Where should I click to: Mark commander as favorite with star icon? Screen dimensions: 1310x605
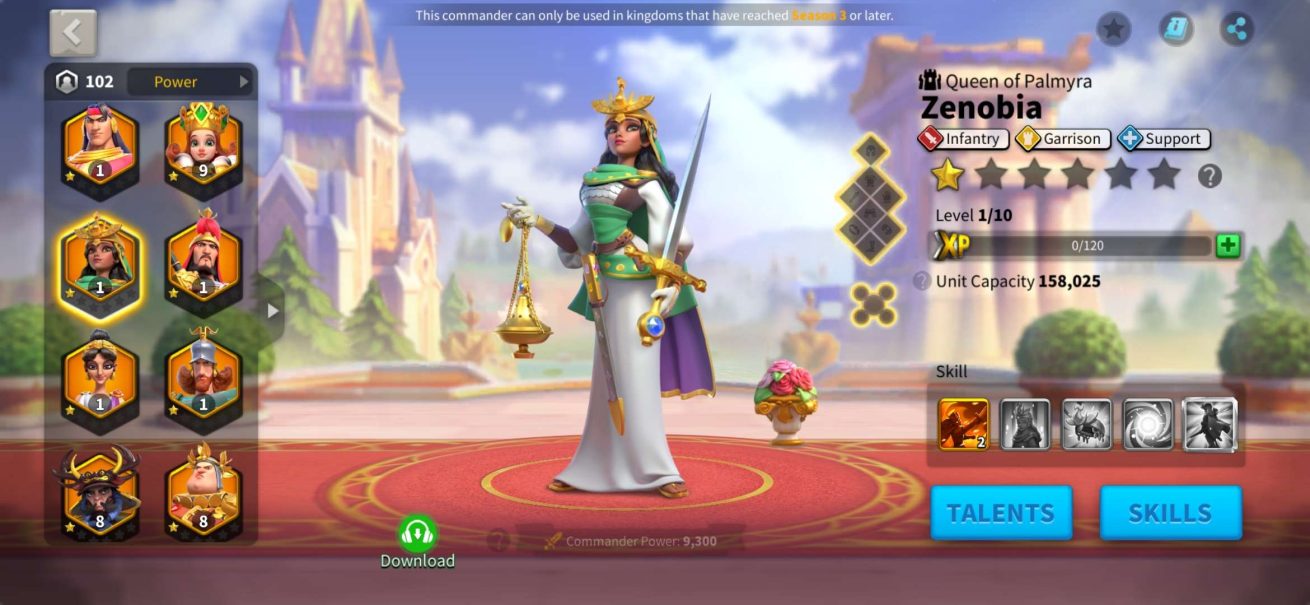click(x=1113, y=28)
